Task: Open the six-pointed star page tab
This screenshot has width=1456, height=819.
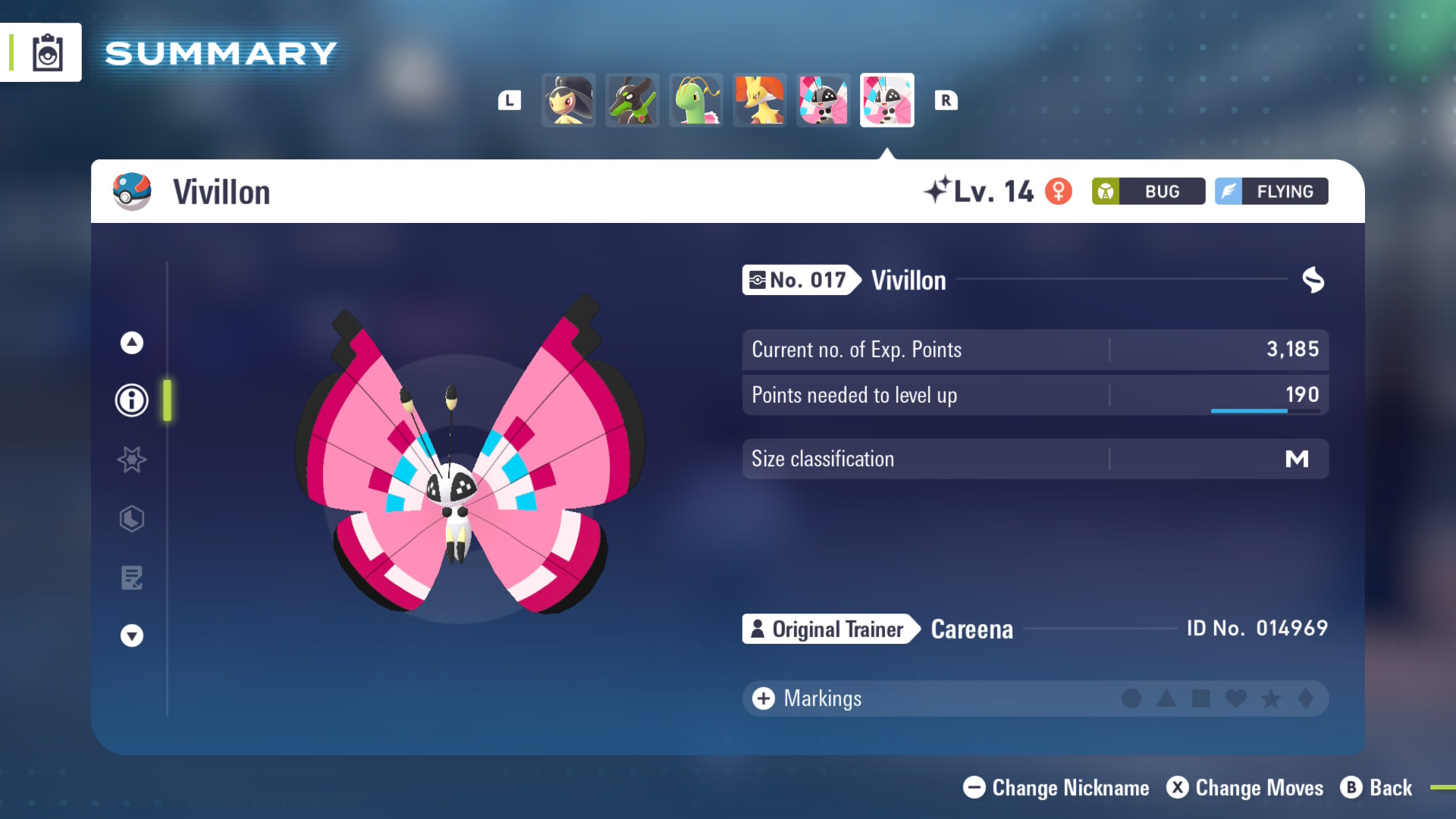Action: (x=132, y=460)
